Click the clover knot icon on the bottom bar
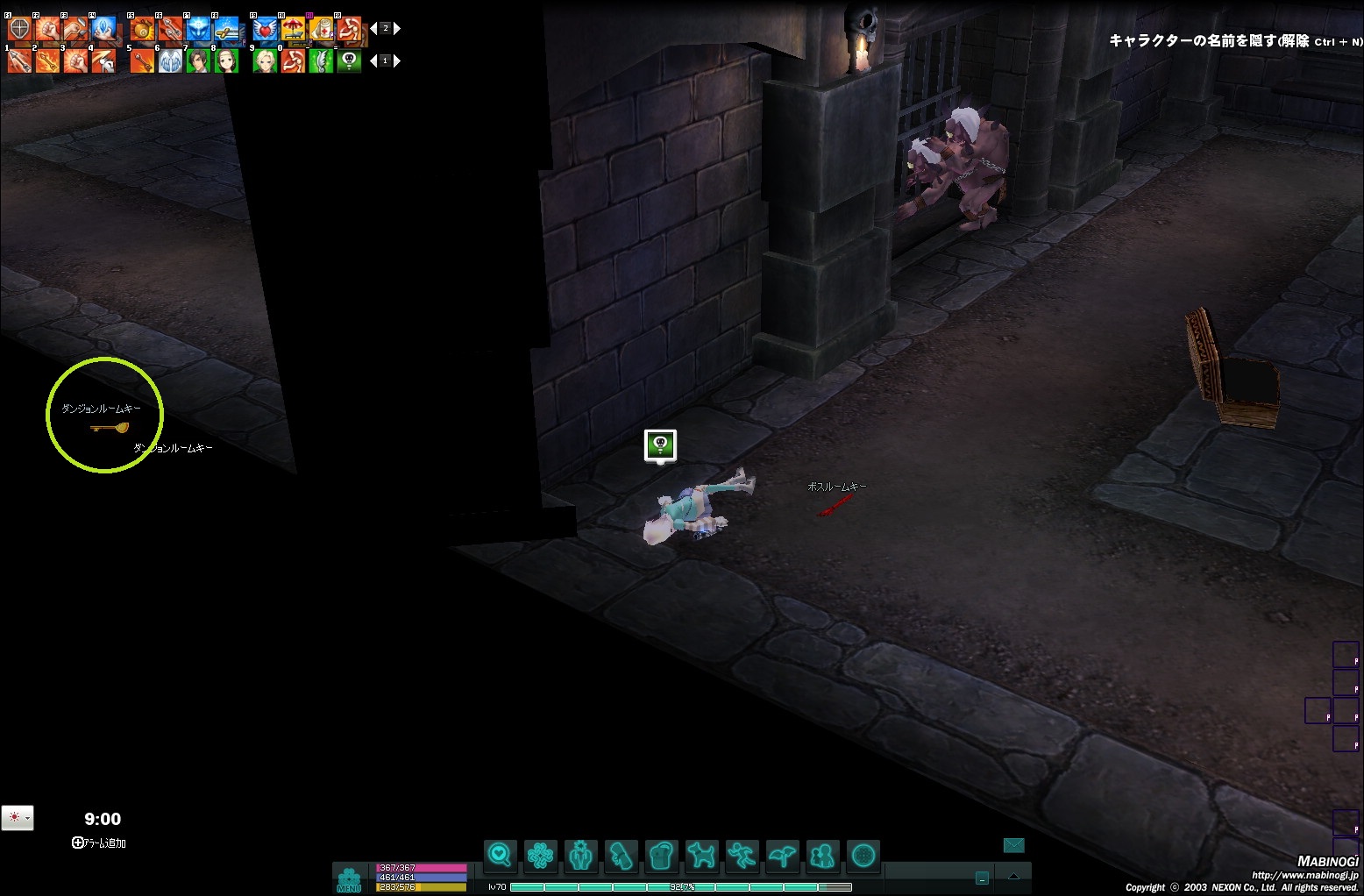 (540, 855)
